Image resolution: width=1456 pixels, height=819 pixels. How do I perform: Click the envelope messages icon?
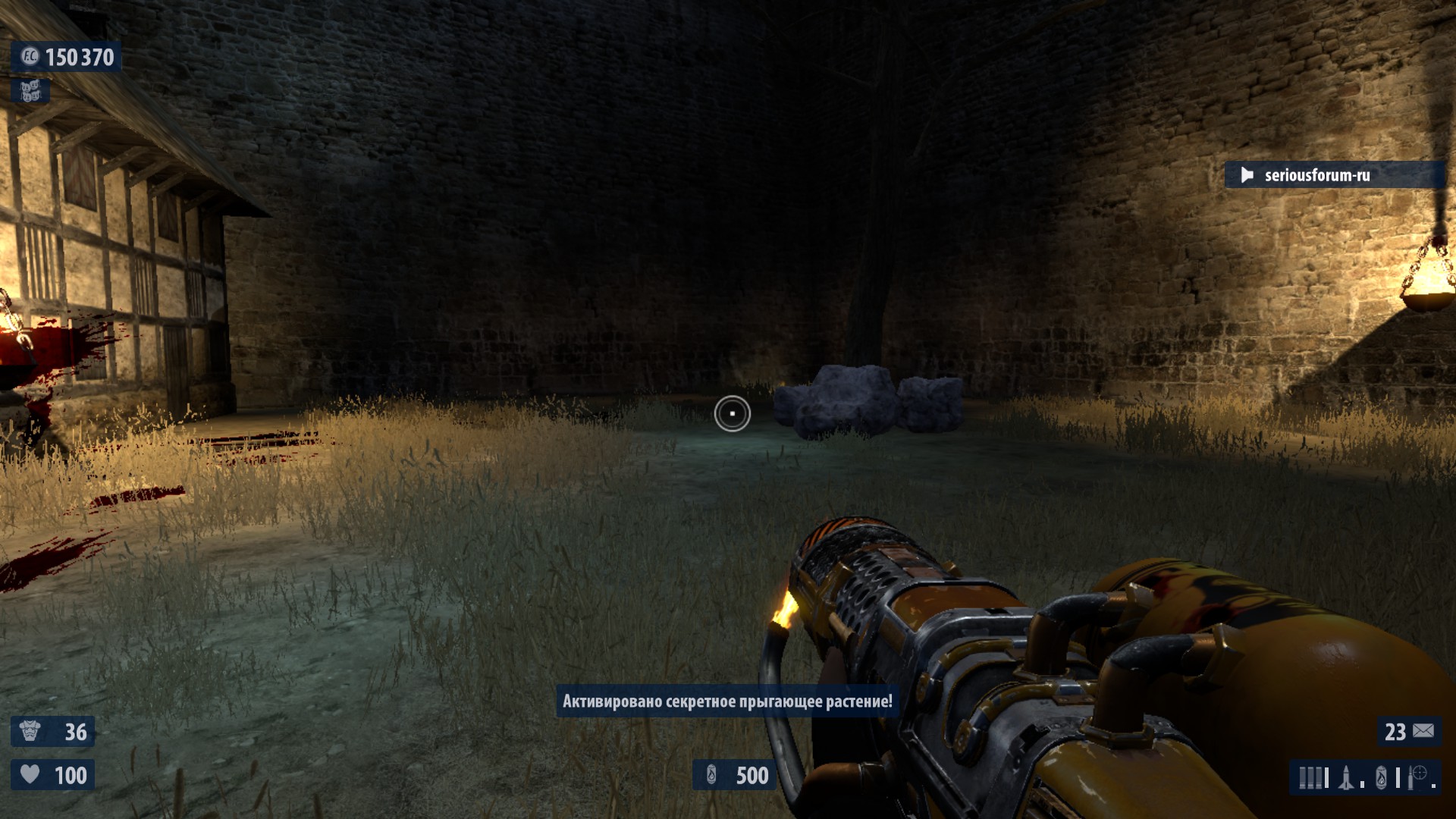1423,731
